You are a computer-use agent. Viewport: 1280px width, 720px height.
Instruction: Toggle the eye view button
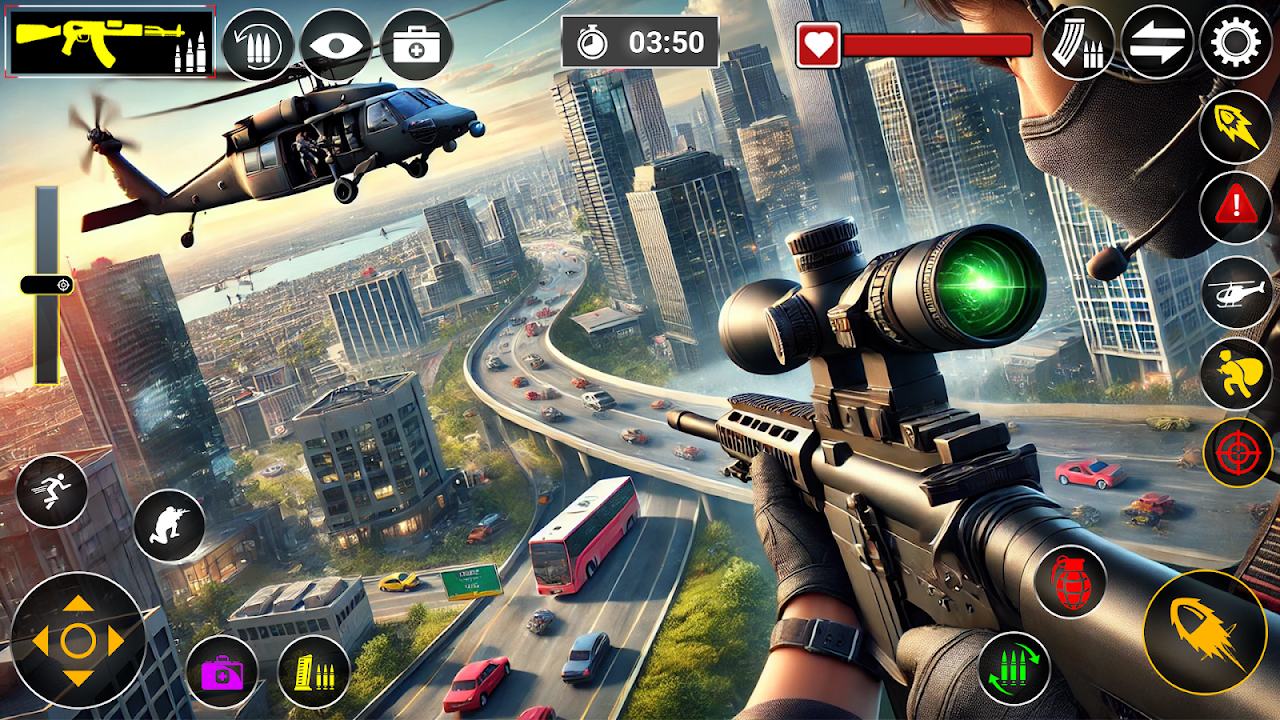[336, 45]
